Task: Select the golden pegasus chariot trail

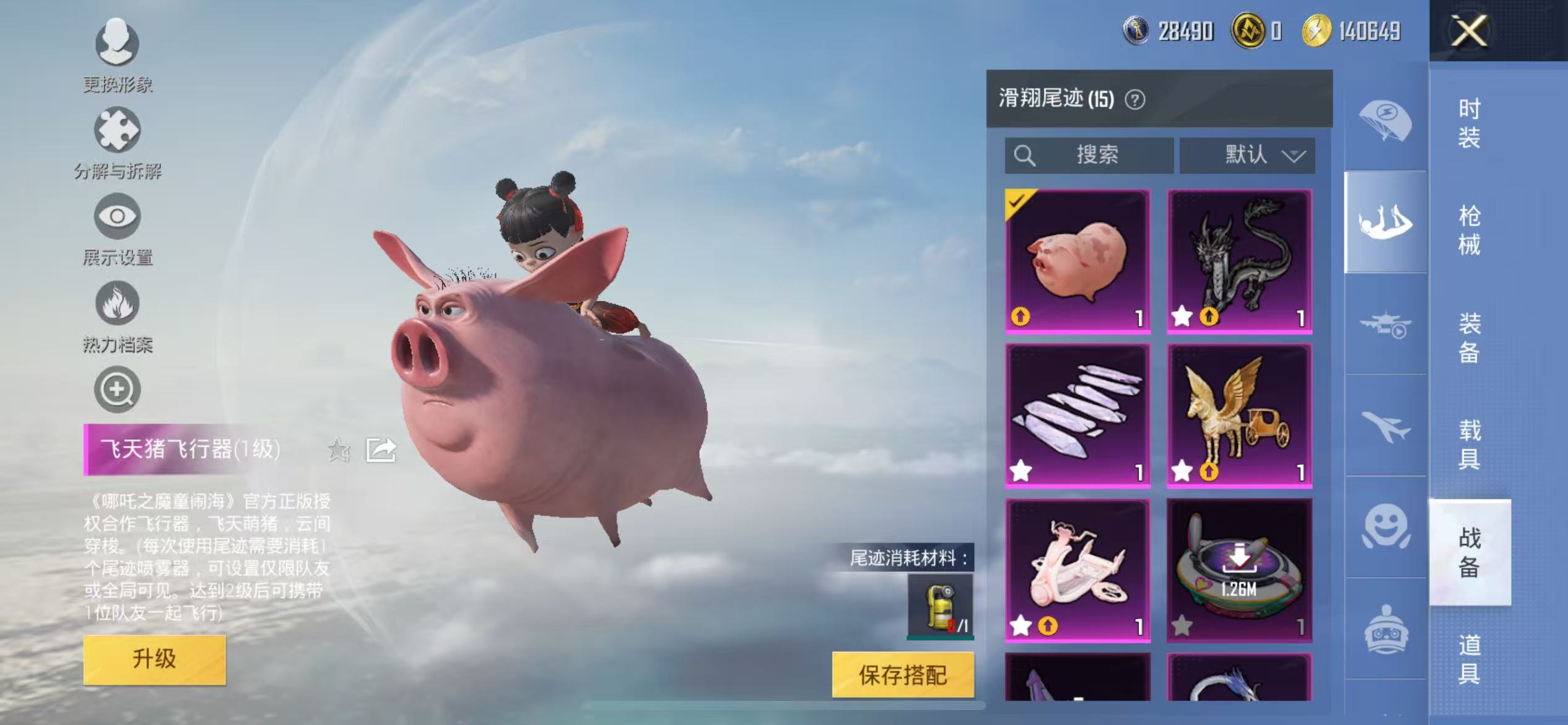Action: (1239, 416)
